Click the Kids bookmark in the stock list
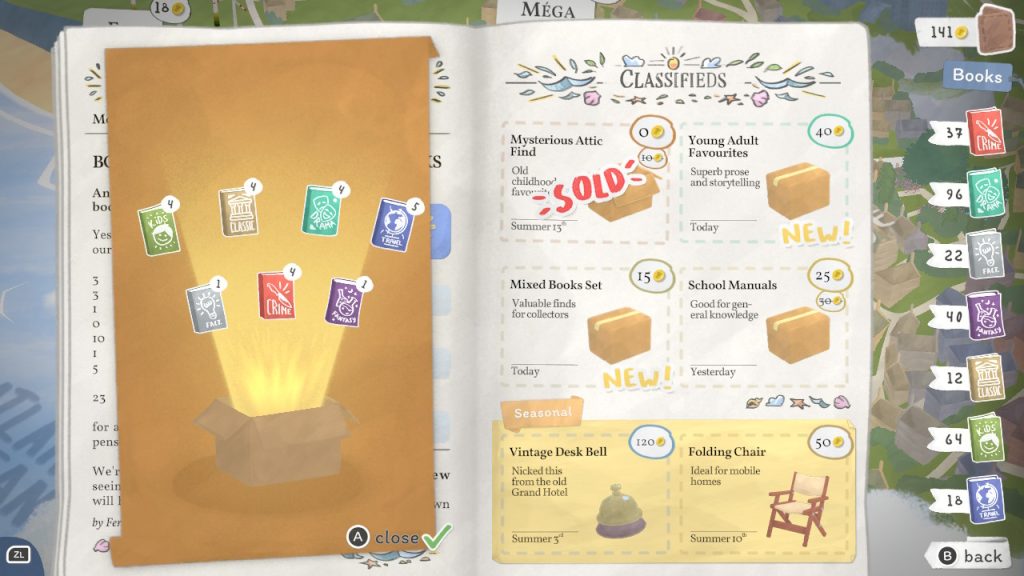 pos(986,439)
